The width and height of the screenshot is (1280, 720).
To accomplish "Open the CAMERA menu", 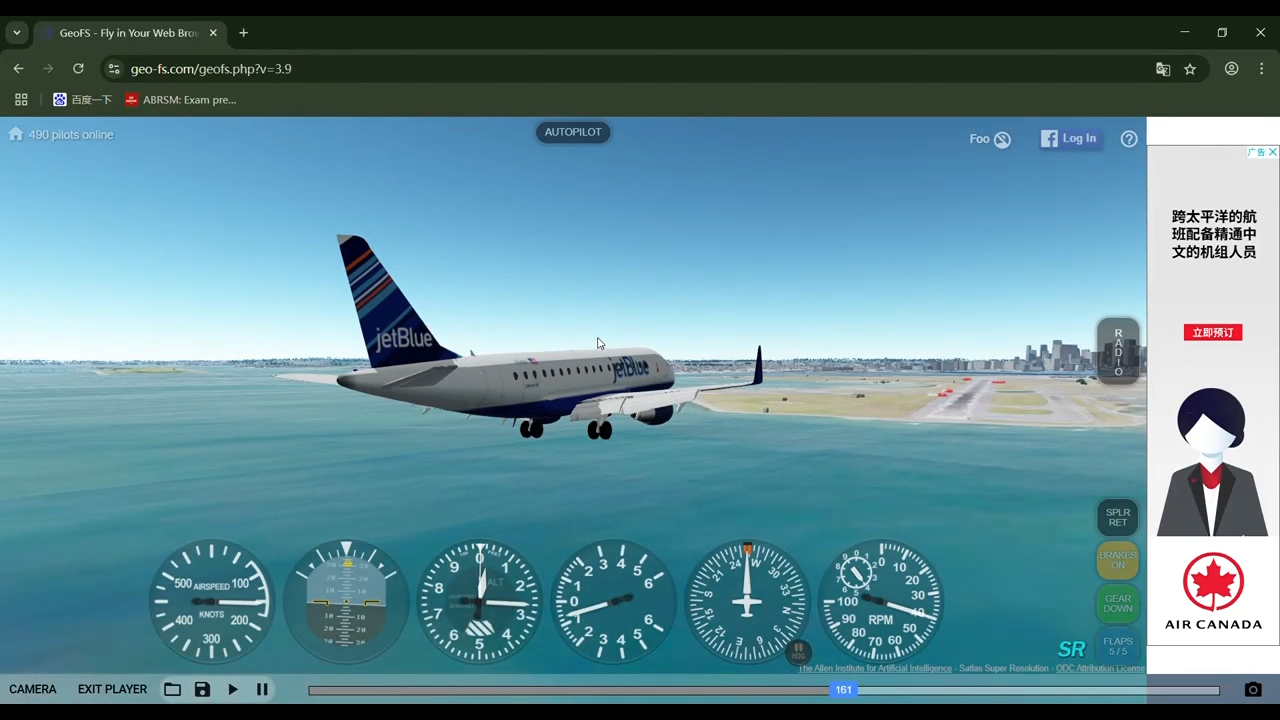I will (33, 689).
